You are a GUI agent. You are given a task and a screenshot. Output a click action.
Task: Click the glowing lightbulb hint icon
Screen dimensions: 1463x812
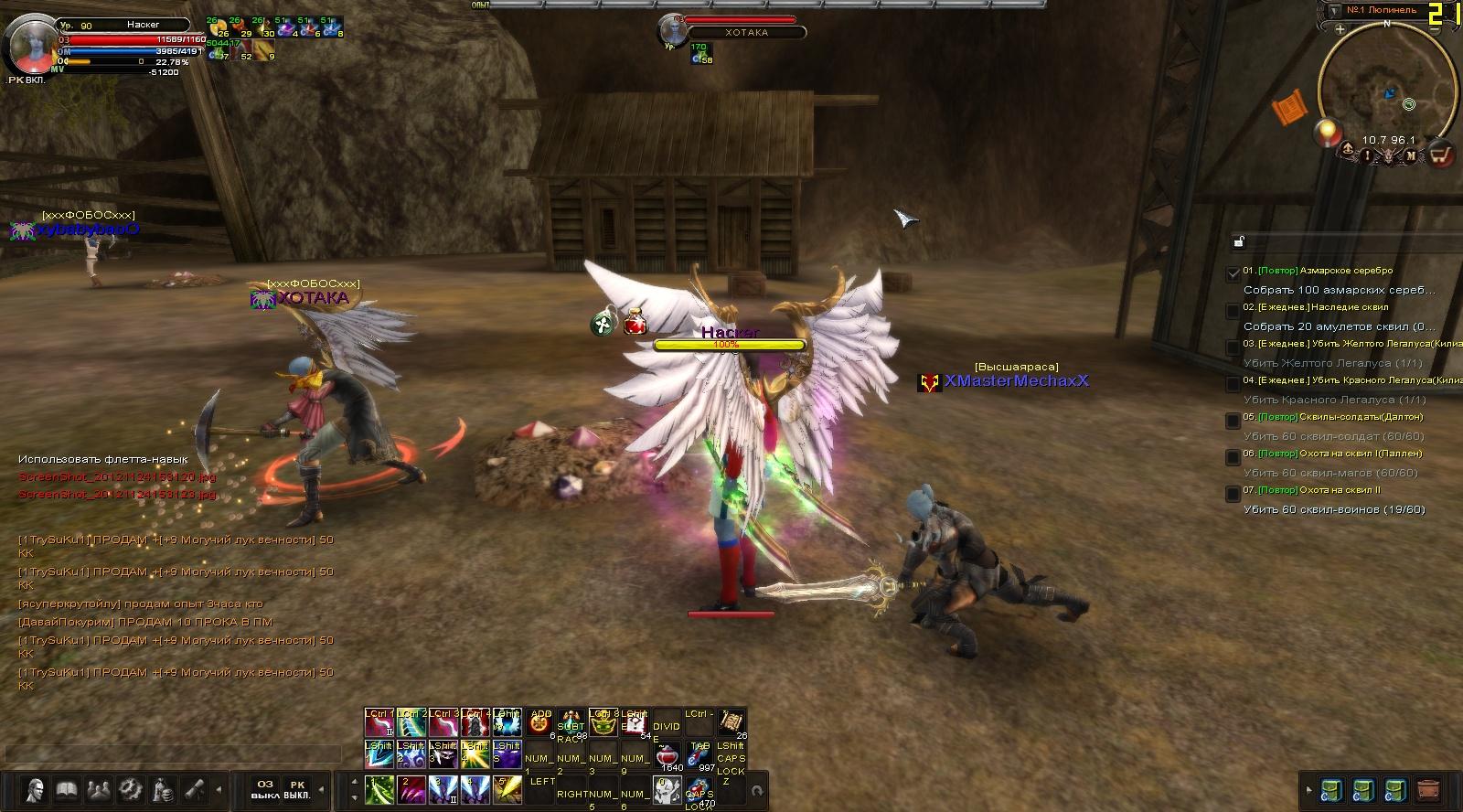pyautogui.click(x=1326, y=134)
